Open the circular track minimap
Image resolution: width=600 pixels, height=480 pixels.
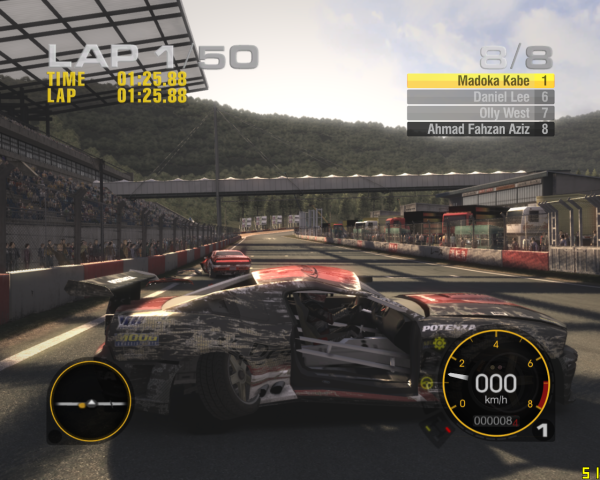(x=90, y=401)
